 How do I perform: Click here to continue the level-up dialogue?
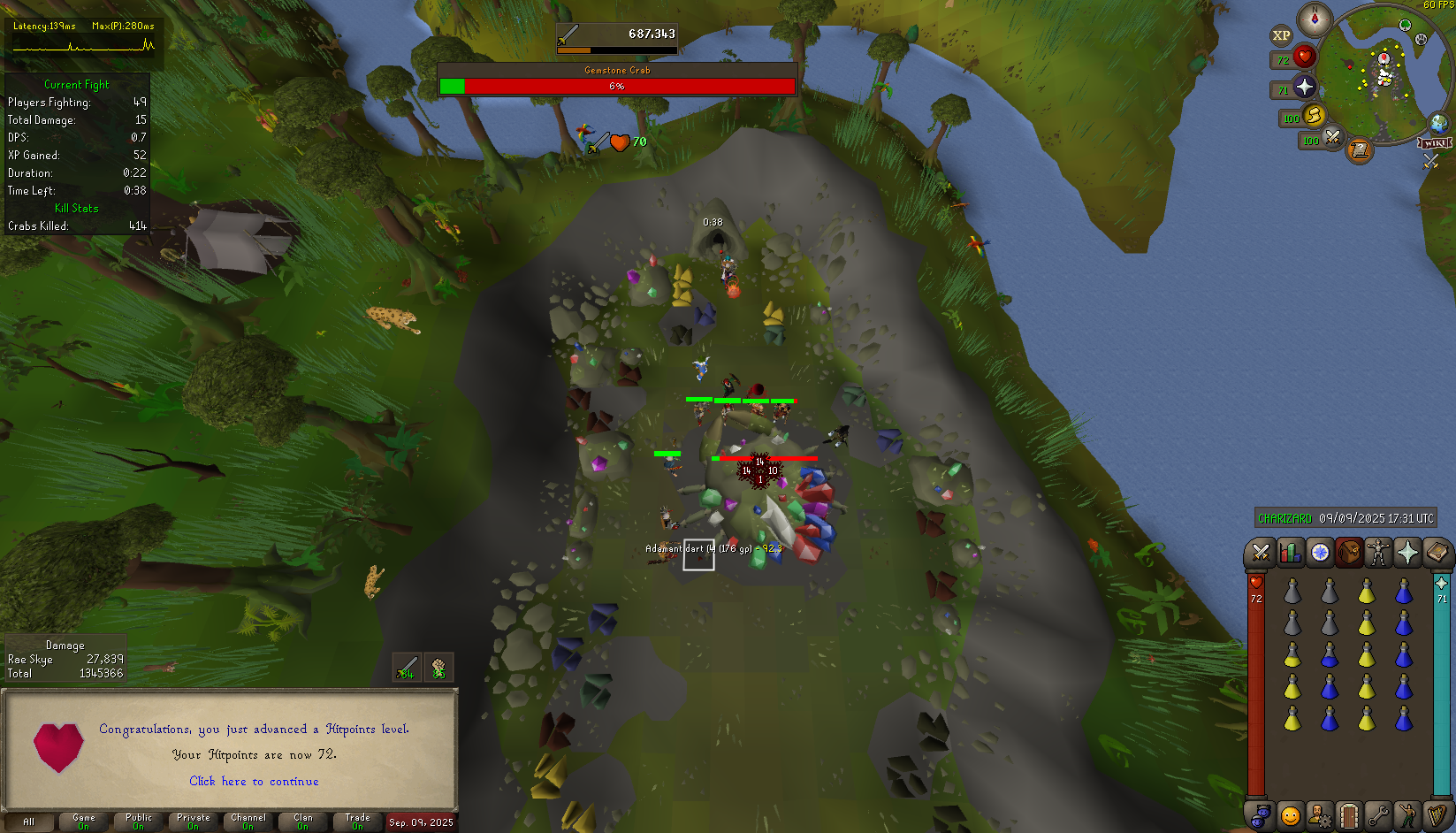pos(254,782)
